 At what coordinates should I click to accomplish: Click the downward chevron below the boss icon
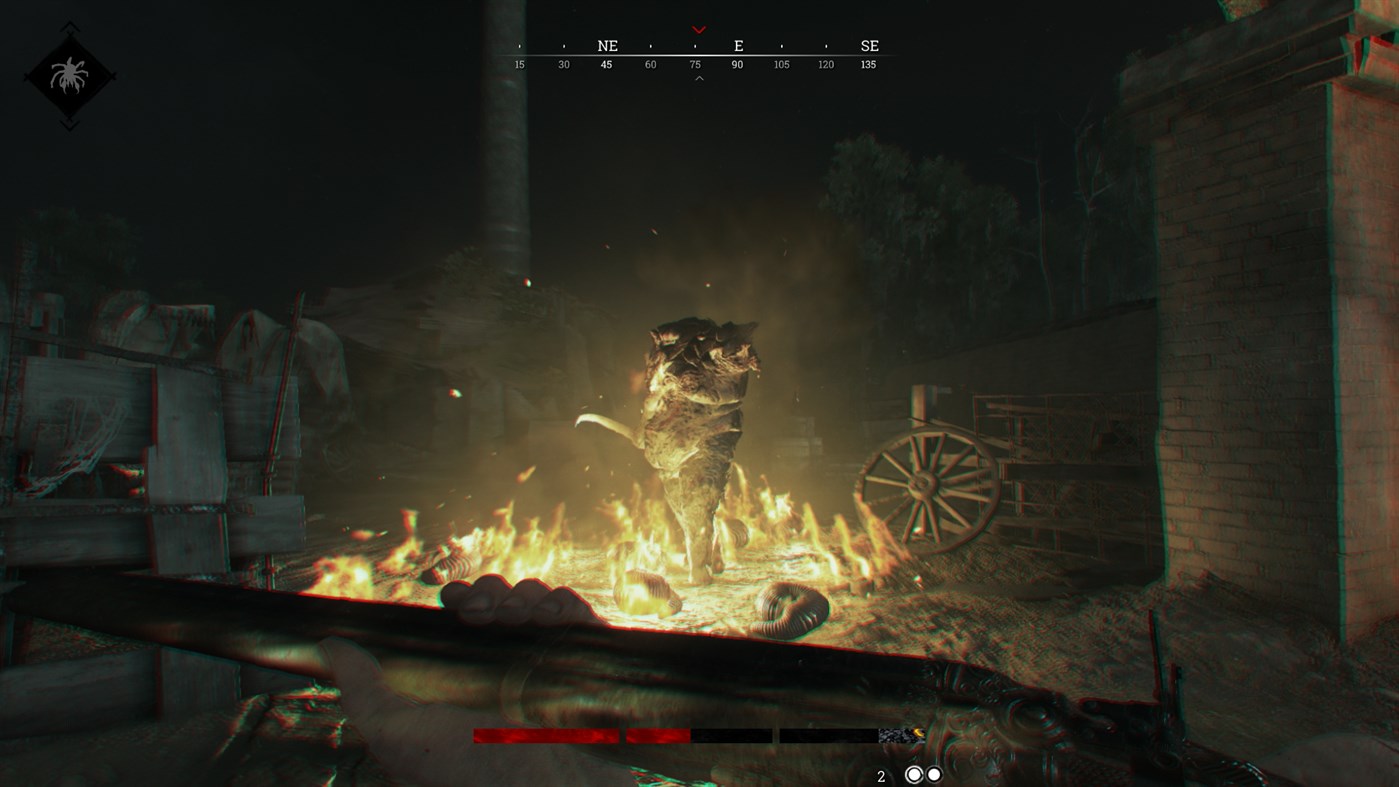point(69,122)
